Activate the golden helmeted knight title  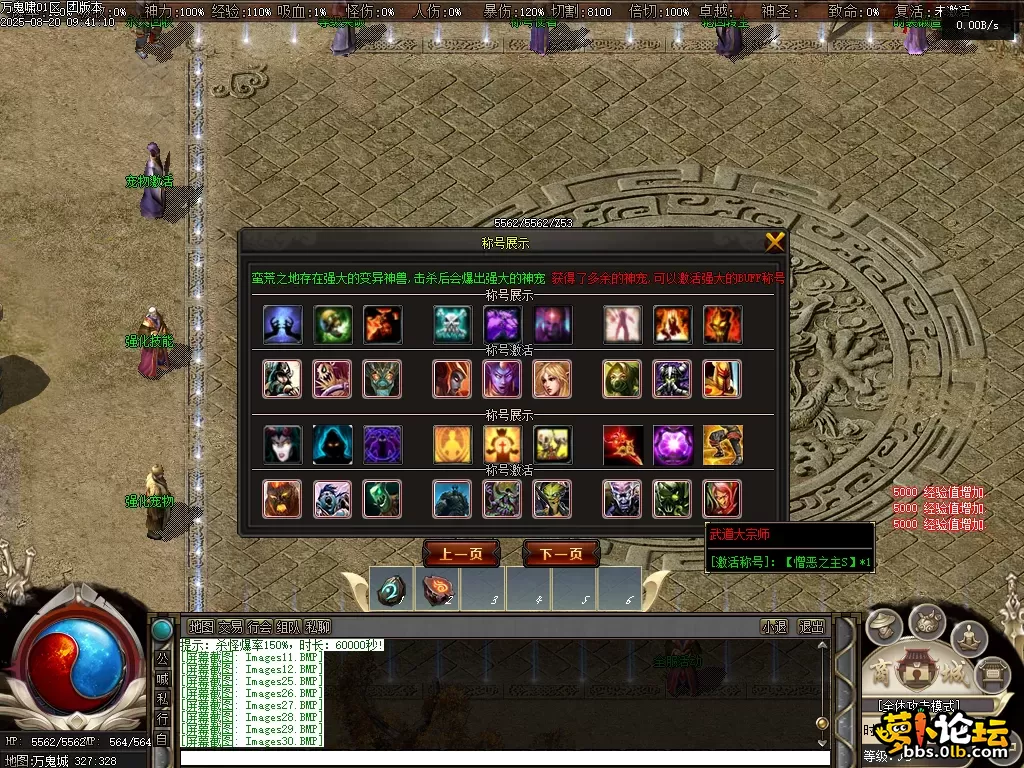click(722, 379)
